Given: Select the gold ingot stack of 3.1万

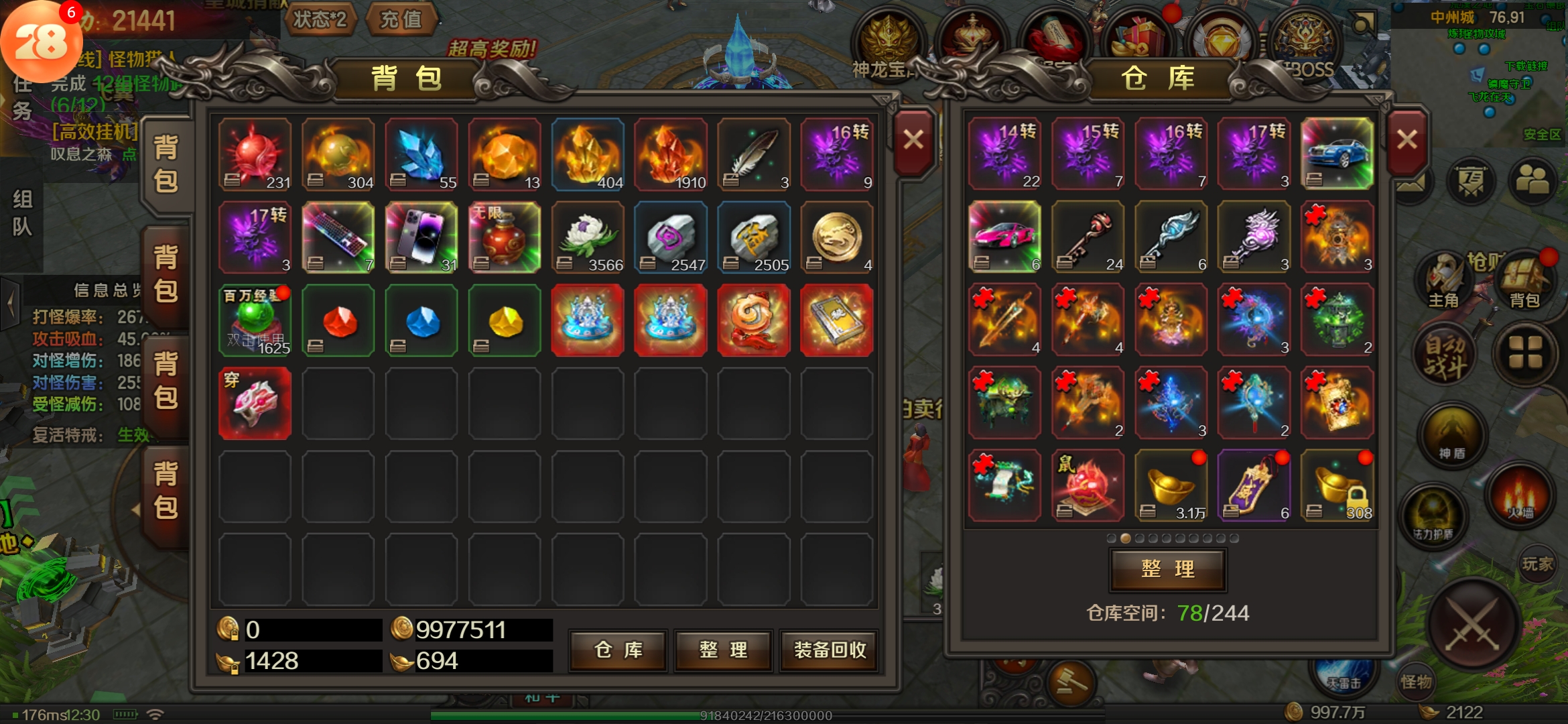Looking at the screenshot, I should tap(1171, 485).
